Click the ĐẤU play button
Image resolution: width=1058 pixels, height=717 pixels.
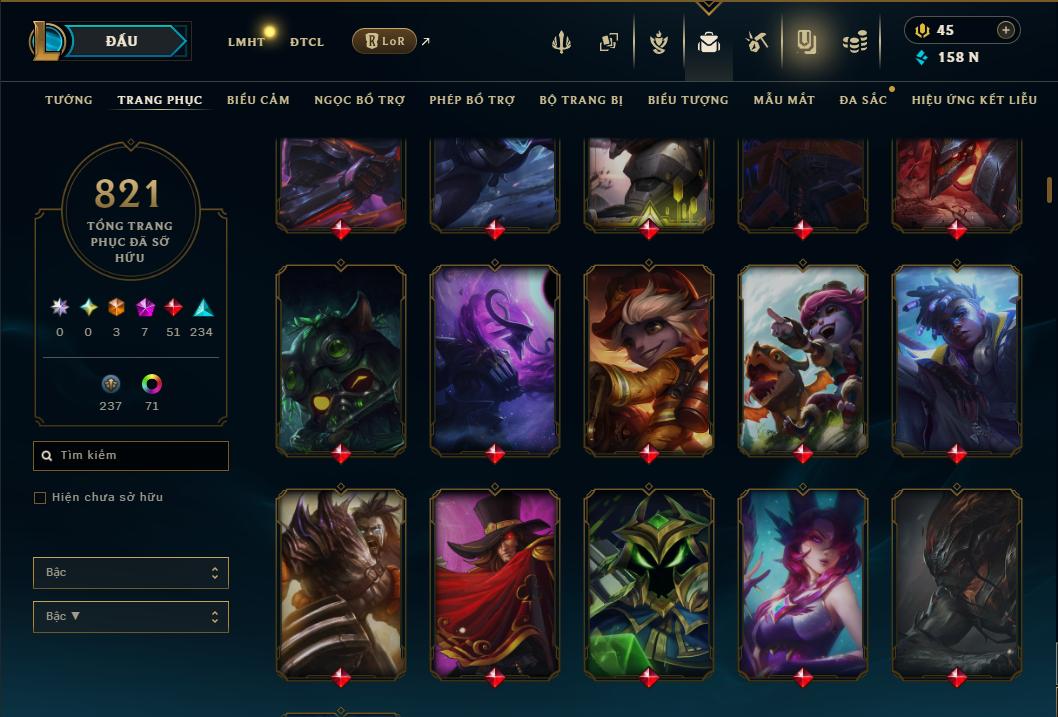point(121,41)
